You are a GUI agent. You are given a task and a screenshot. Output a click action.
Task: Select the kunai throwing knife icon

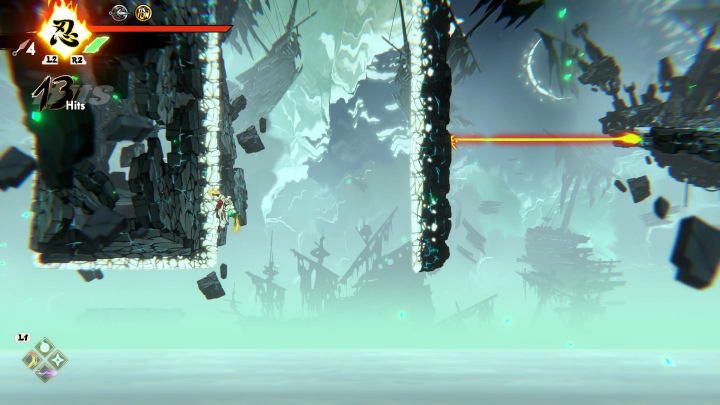pyautogui.click(x=19, y=45)
